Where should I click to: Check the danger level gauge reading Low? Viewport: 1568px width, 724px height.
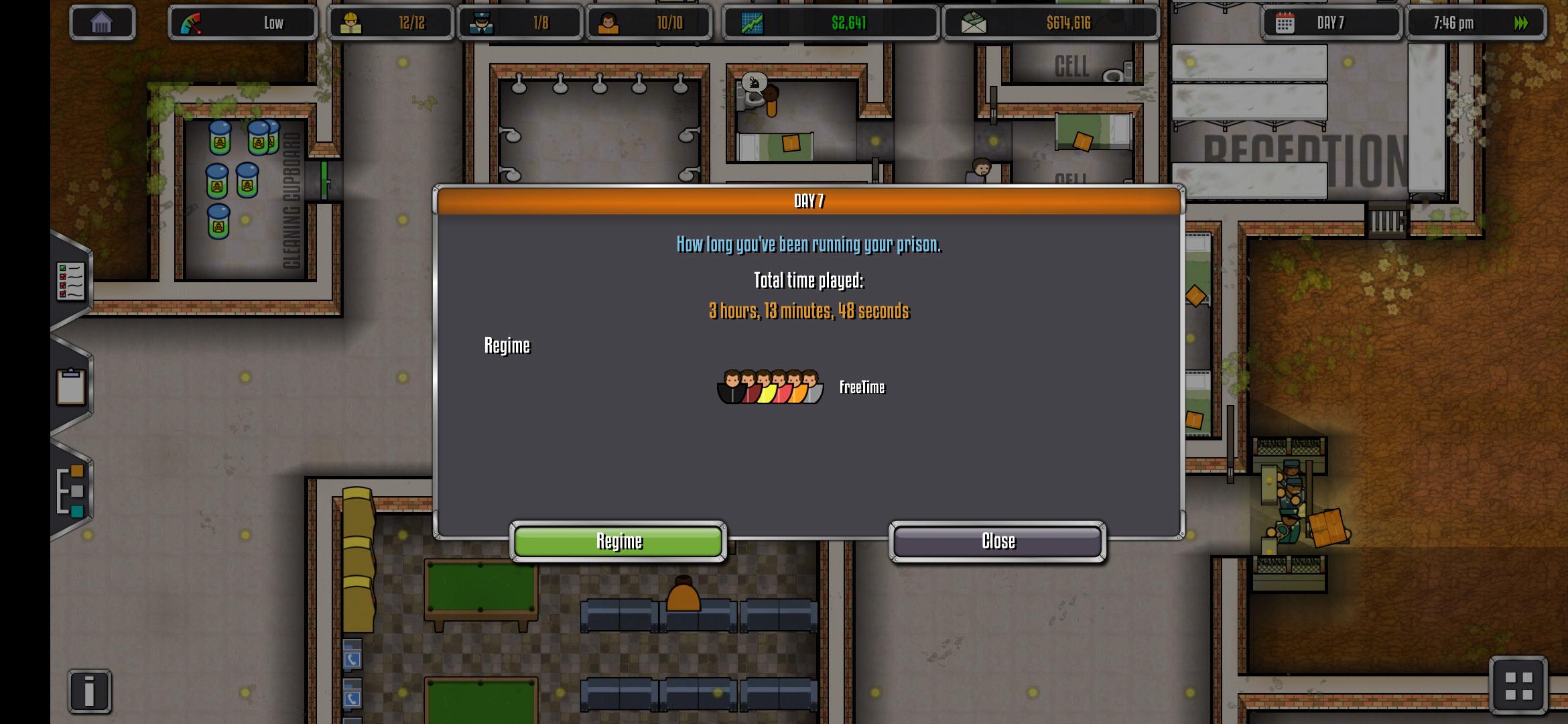tap(243, 22)
